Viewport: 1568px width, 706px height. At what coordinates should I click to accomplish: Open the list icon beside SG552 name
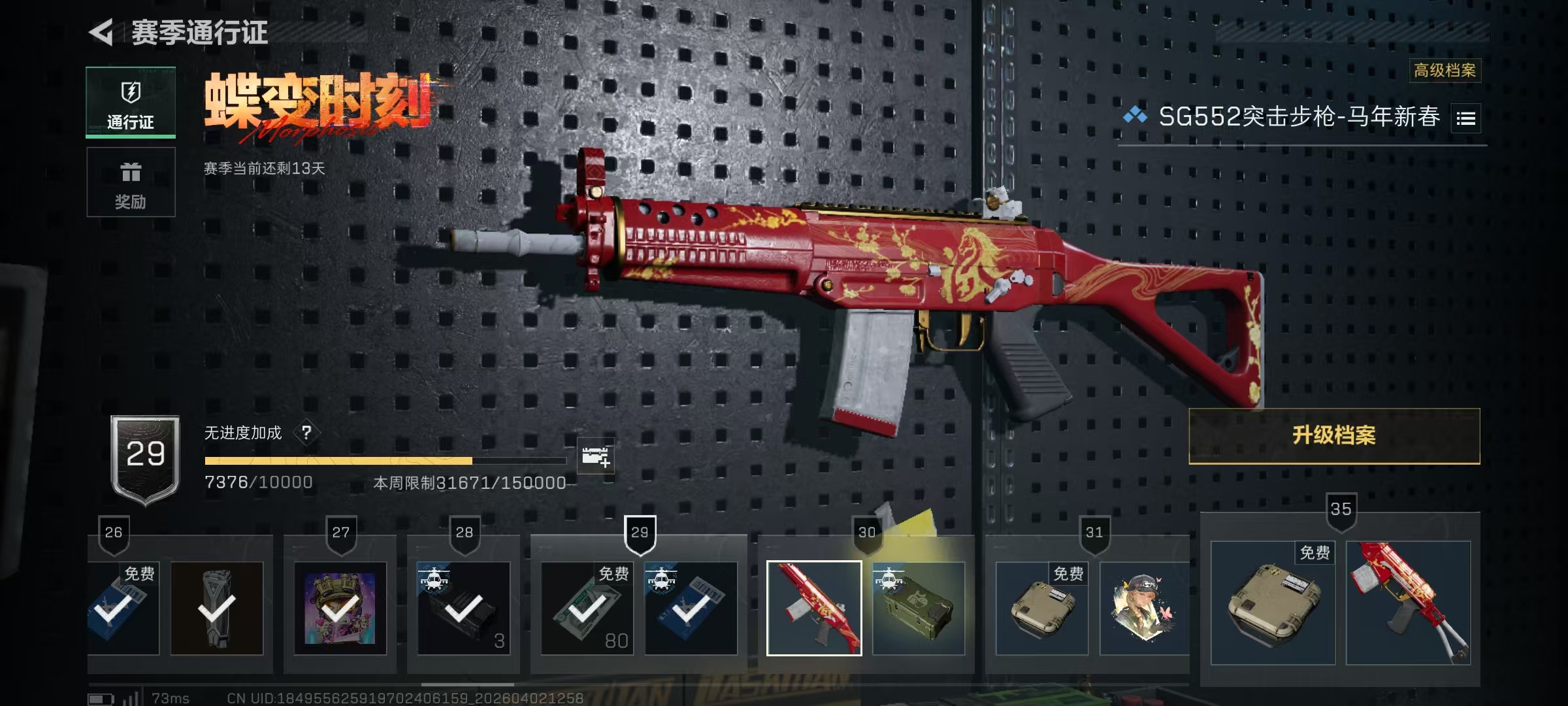click(x=1465, y=118)
